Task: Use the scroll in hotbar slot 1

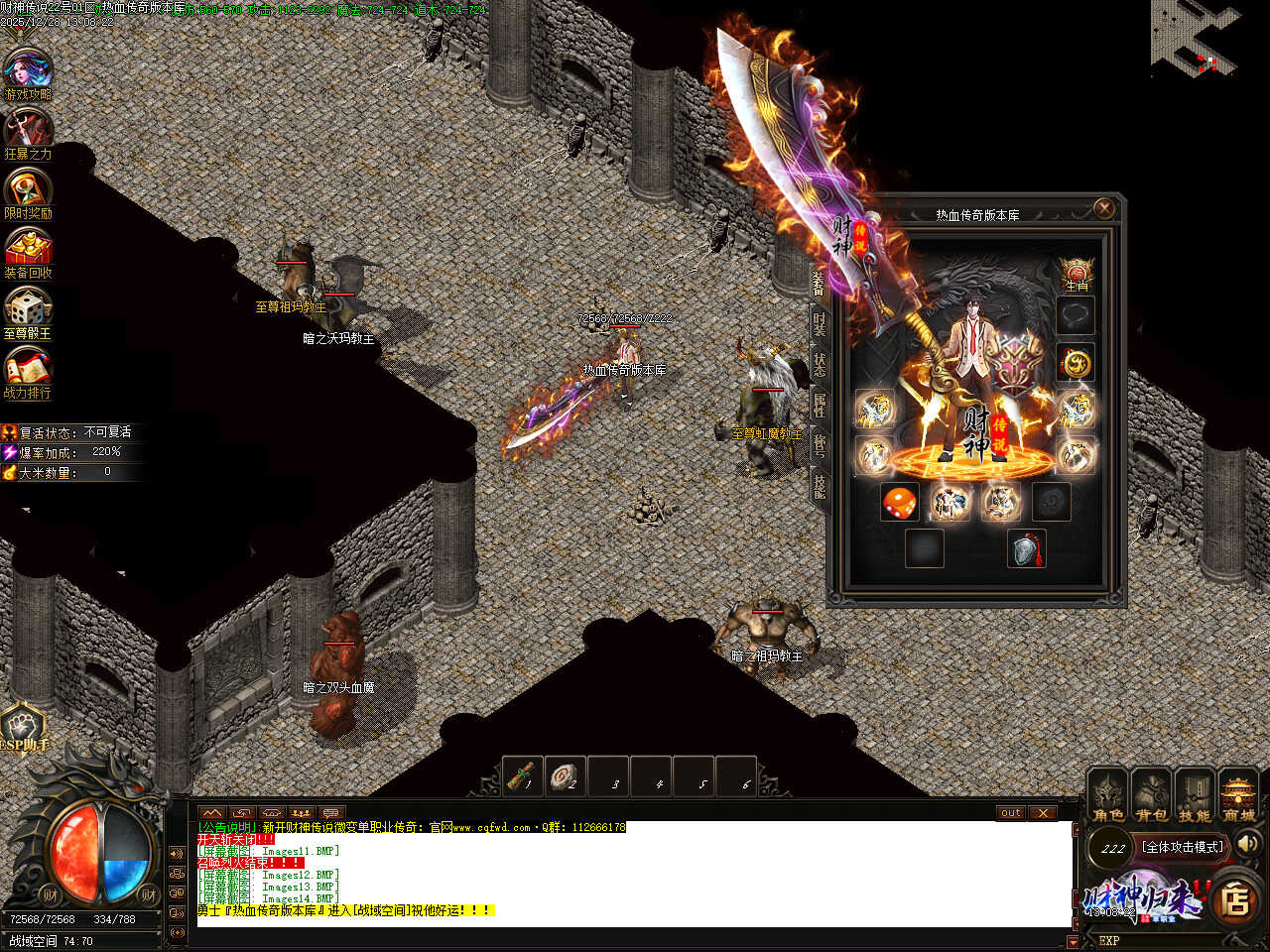Action: [523, 776]
